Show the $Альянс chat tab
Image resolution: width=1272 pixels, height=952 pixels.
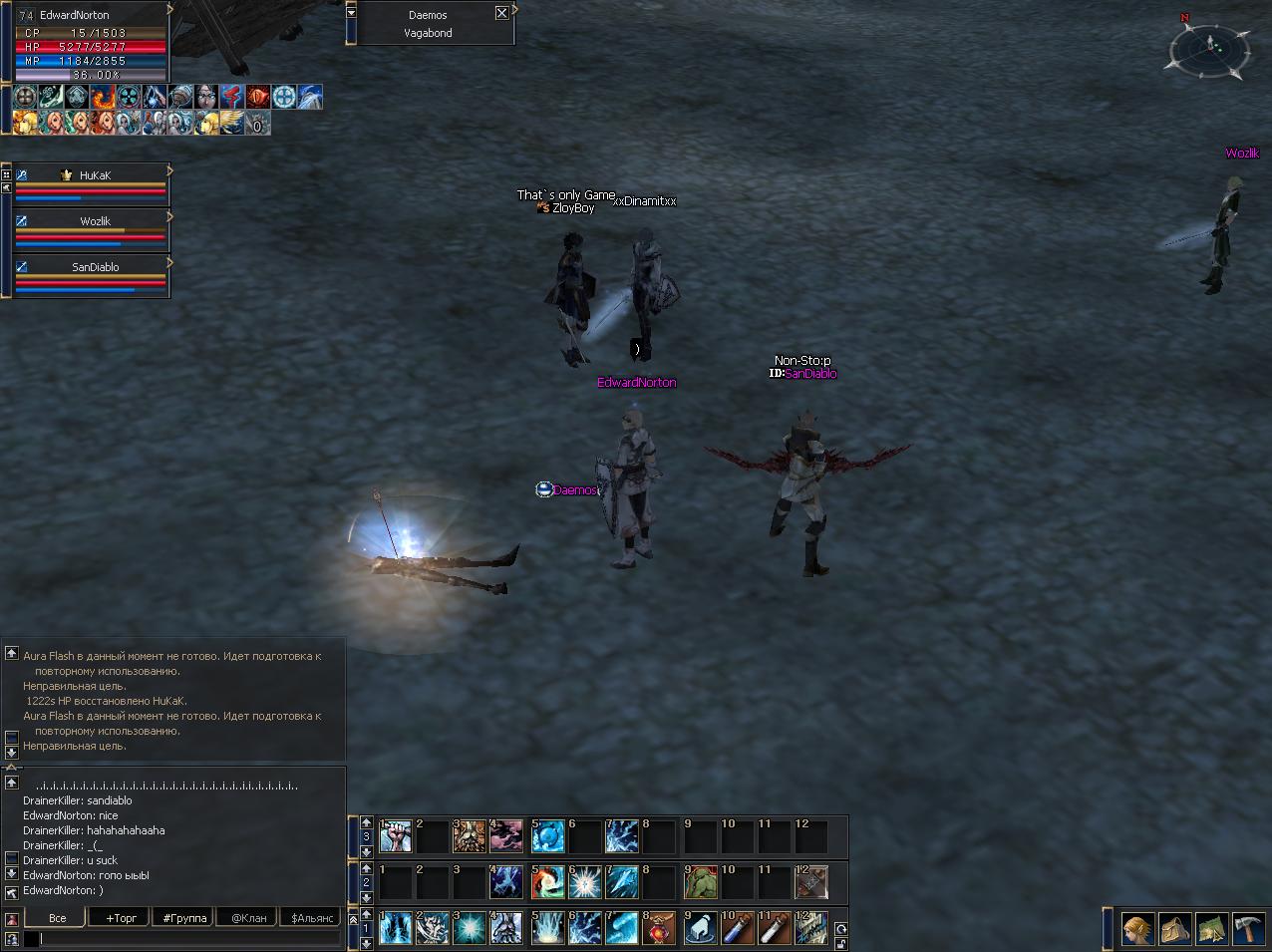pos(312,918)
